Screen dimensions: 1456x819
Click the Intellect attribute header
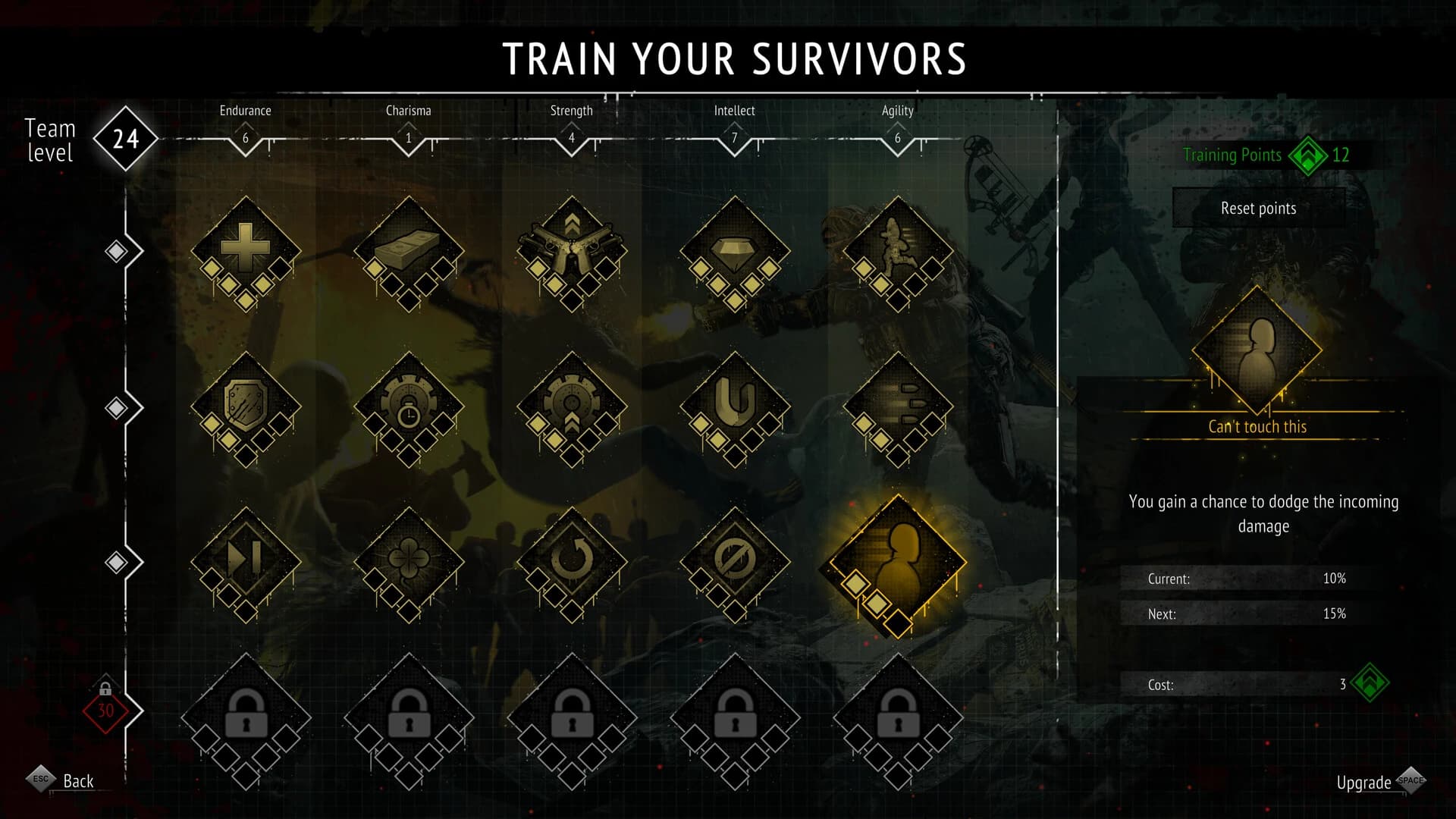click(733, 110)
